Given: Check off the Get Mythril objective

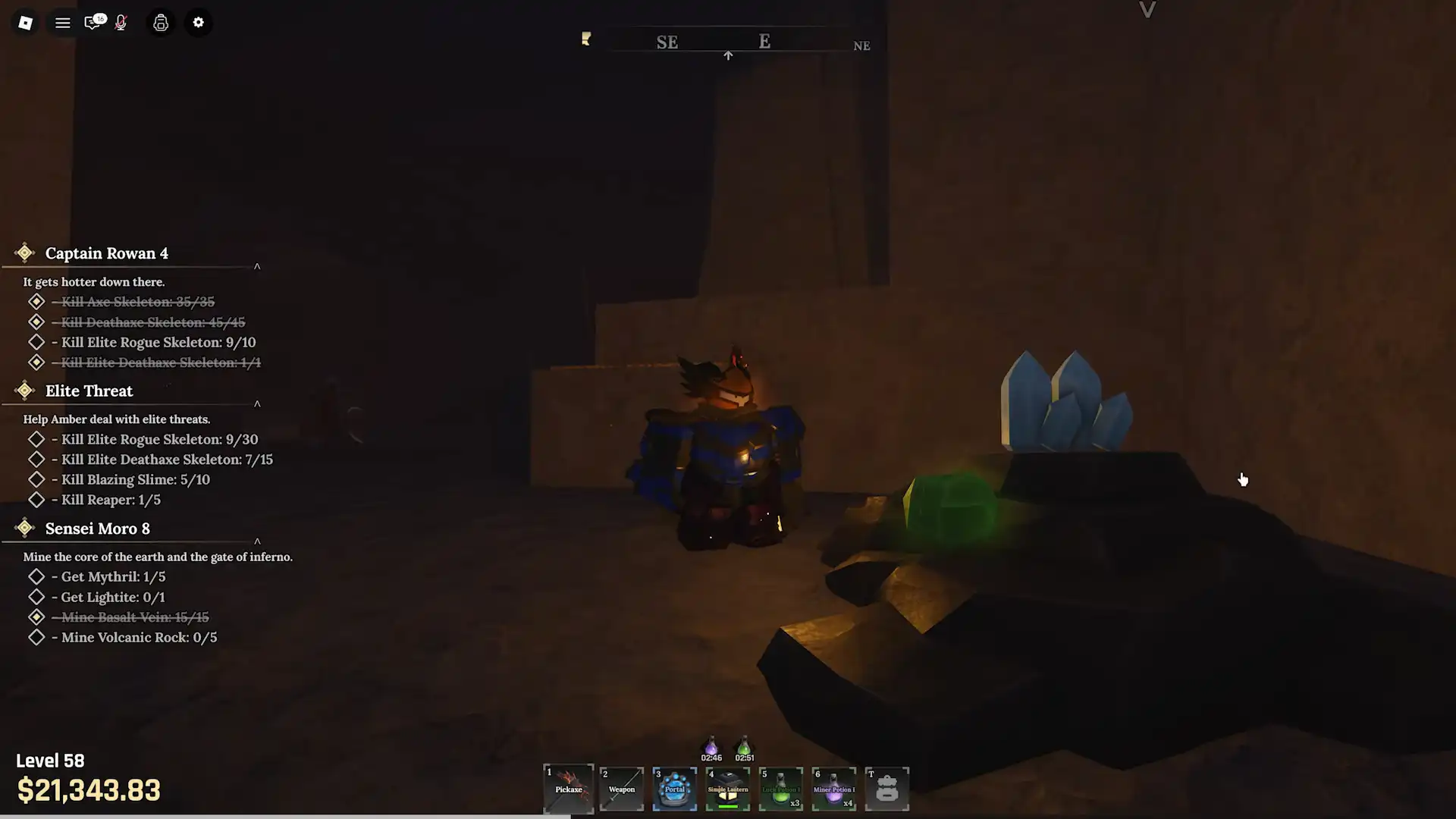Looking at the screenshot, I should click(x=36, y=576).
